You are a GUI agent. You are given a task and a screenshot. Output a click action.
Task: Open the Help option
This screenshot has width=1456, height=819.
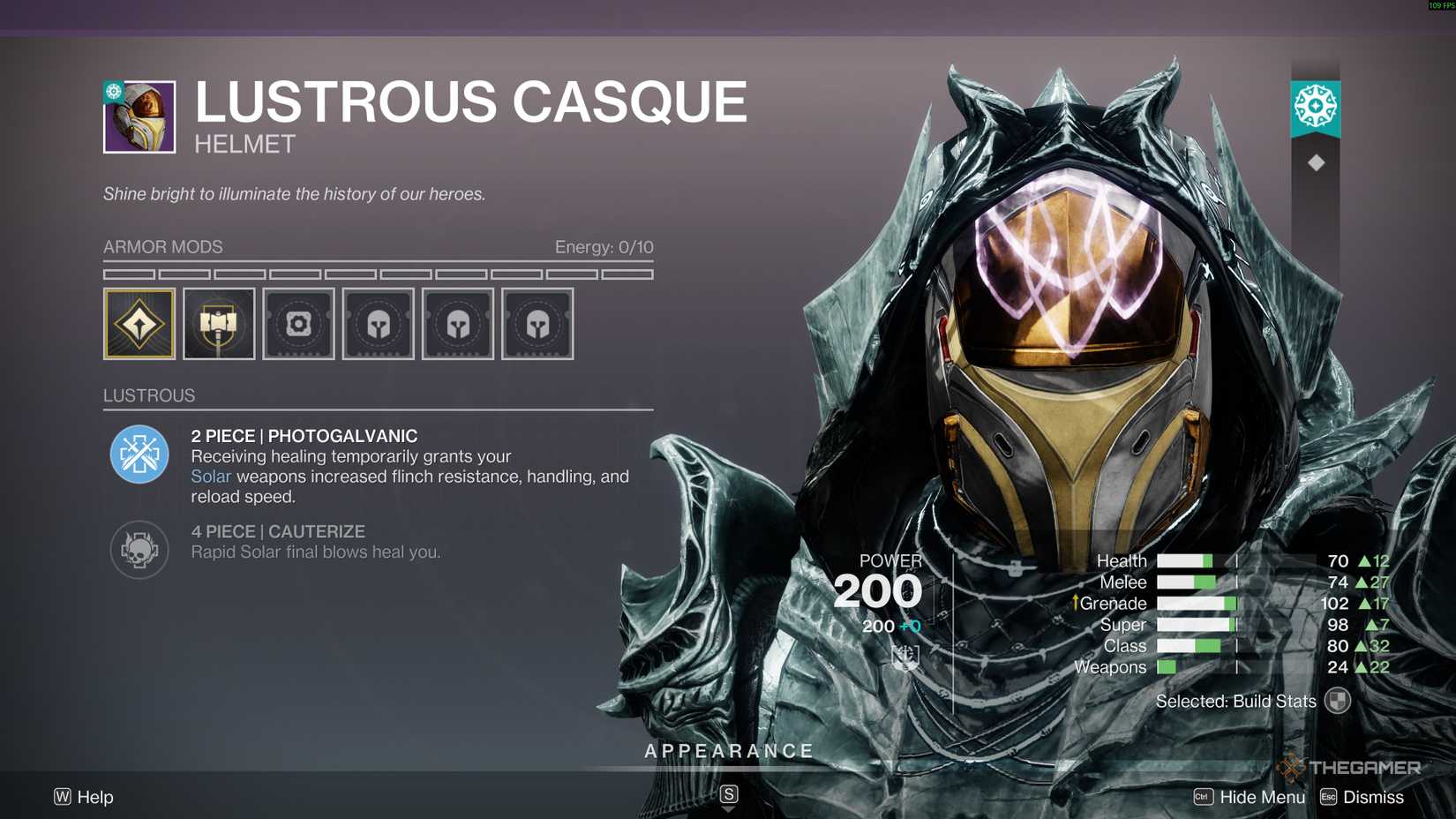tap(85, 797)
